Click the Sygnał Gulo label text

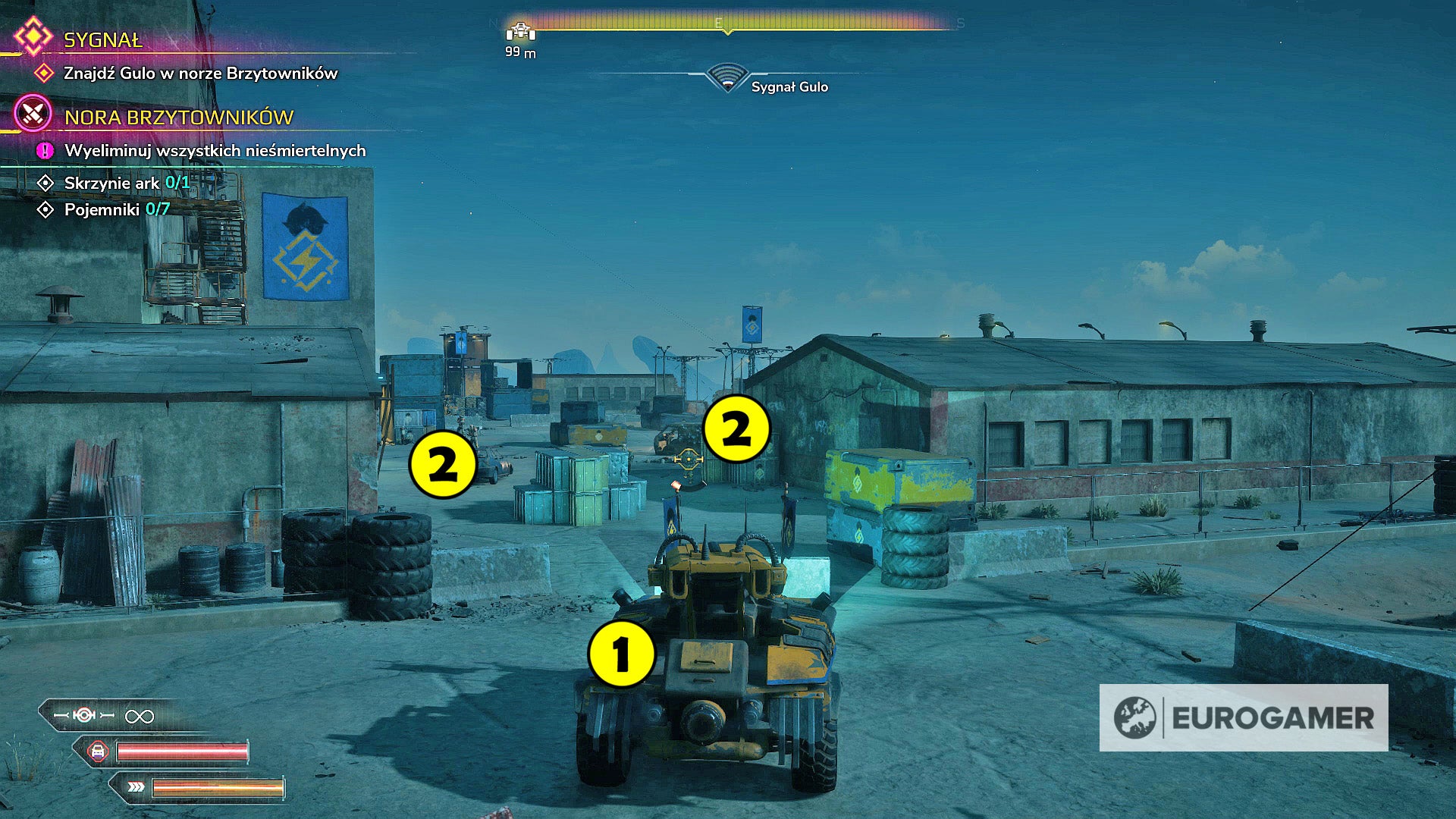point(789,87)
